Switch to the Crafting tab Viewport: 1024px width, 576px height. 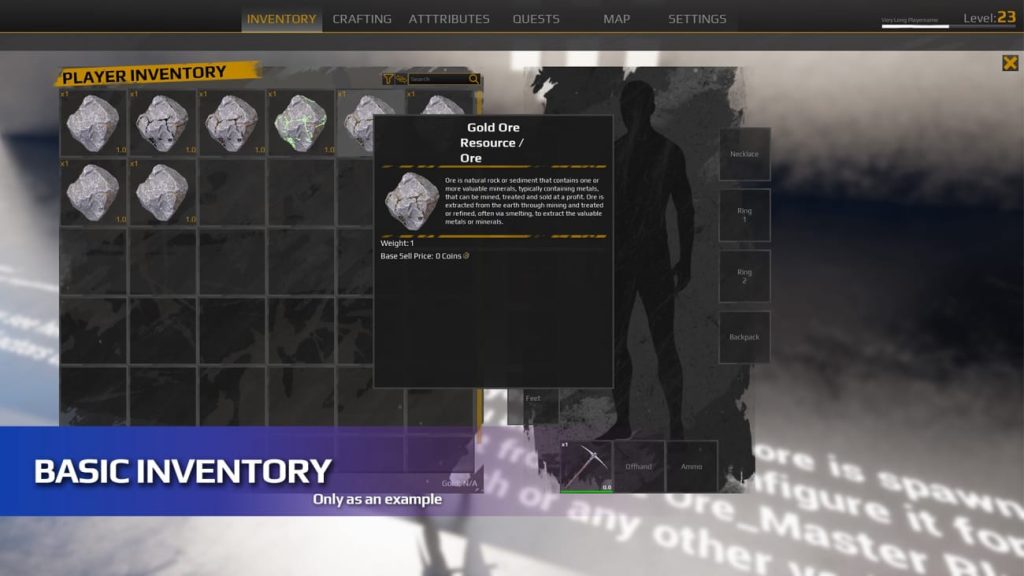[x=362, y=19]
